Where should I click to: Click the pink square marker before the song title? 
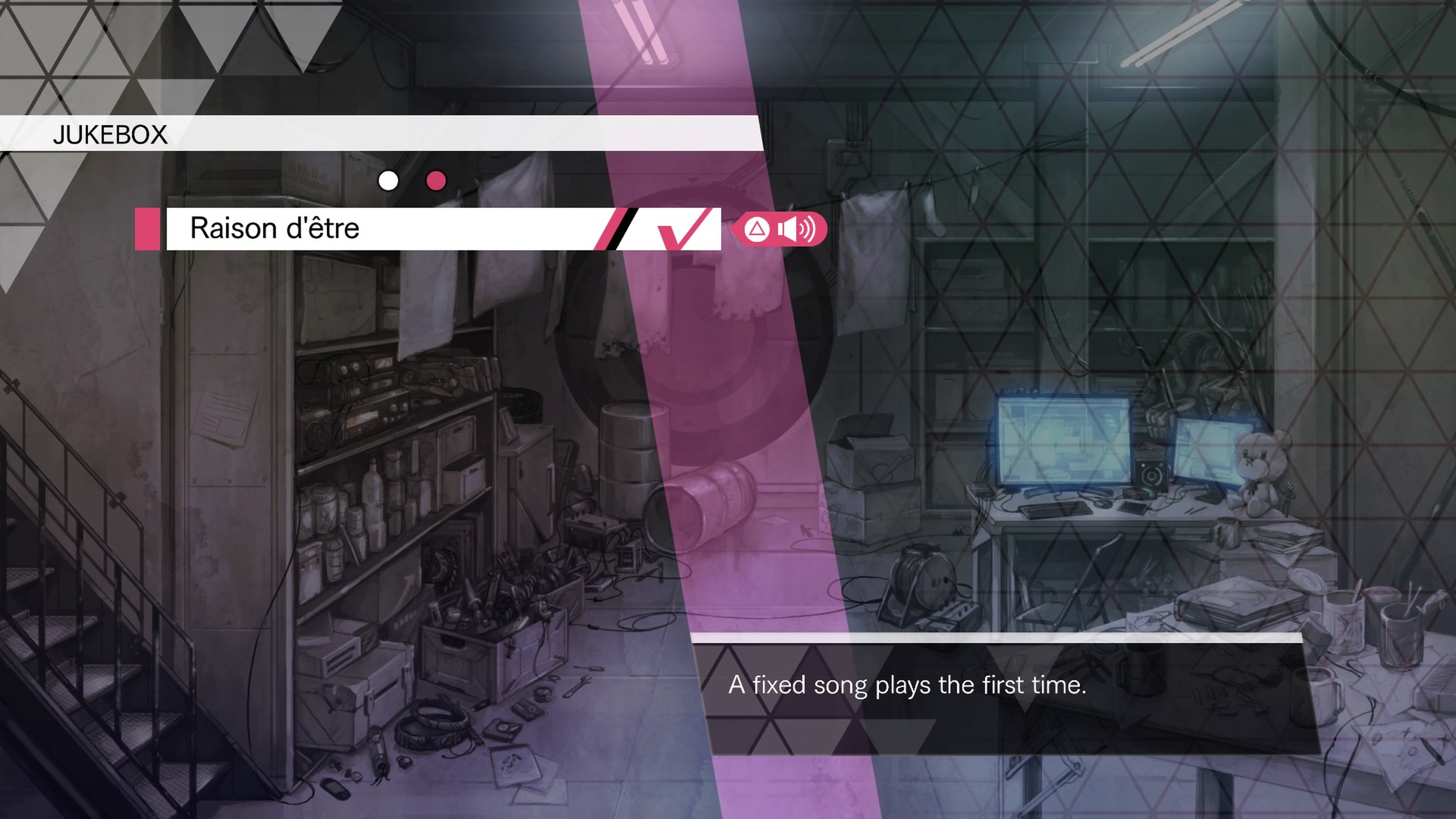click(149, 228)
